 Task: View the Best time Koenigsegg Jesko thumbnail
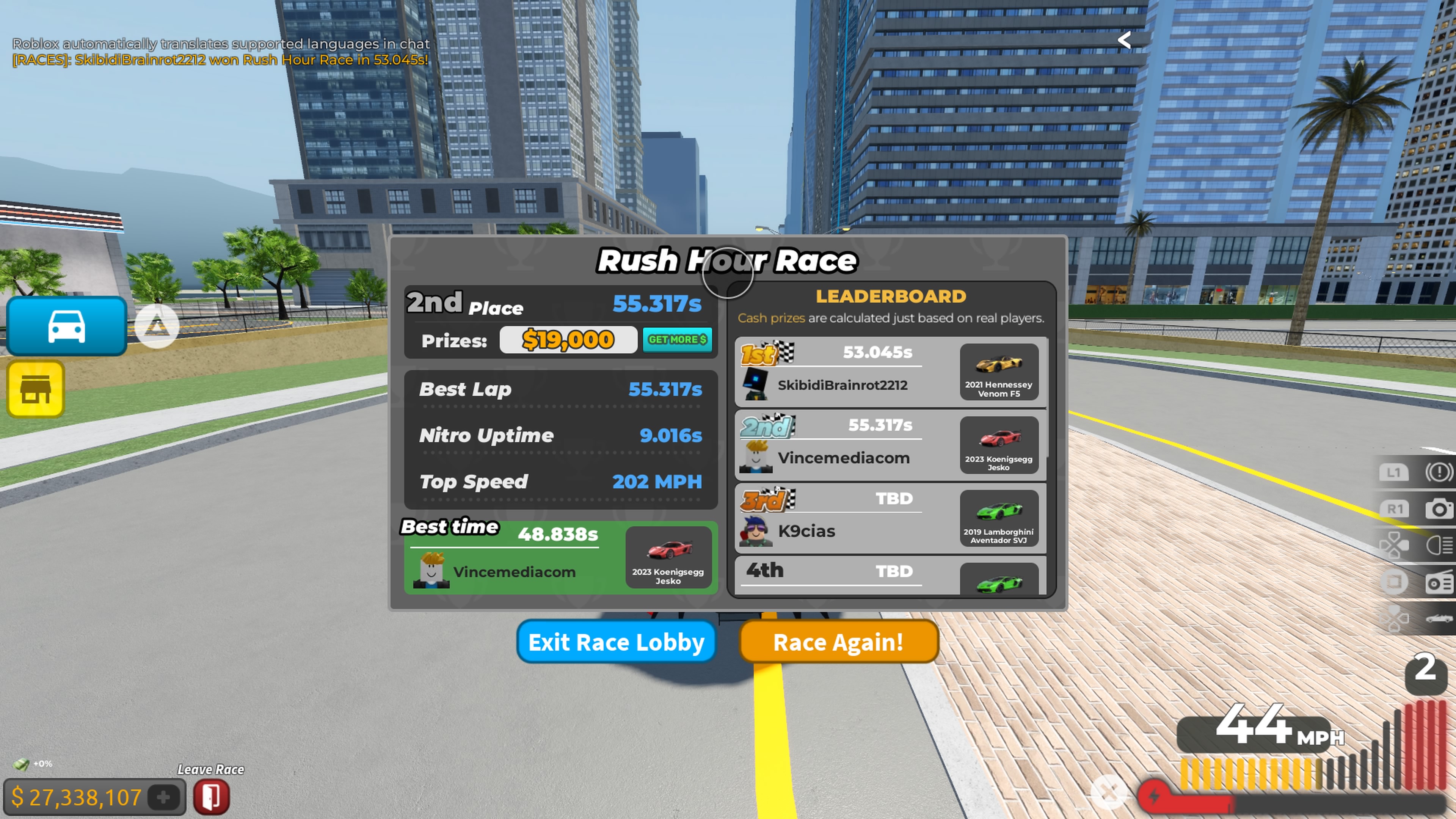pos(668,557)
